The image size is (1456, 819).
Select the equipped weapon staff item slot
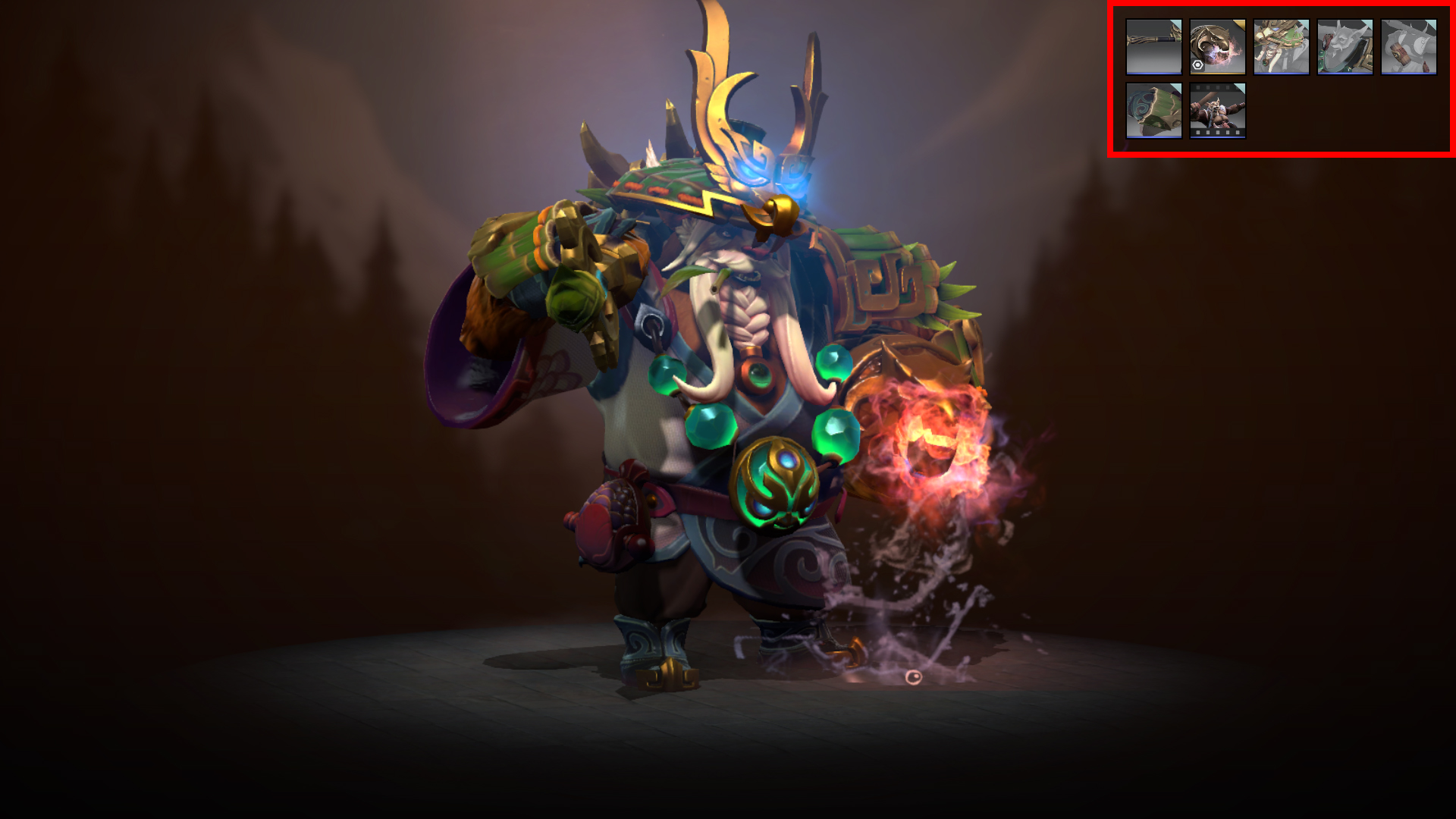[x=1154, y=47]
